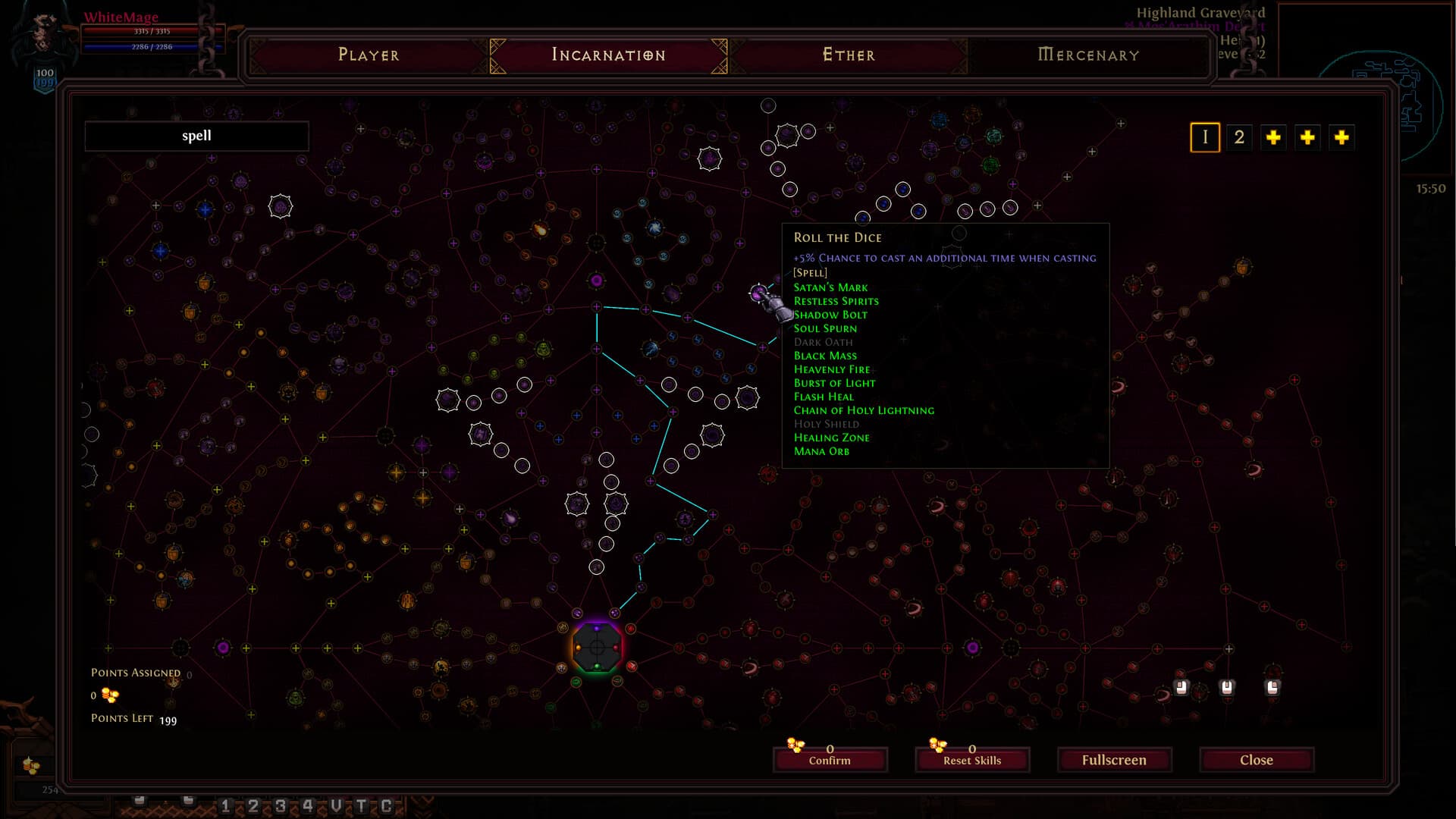
Task: Open the Incarnation tab
Action: pyautogui.click(x=608, y=55)
